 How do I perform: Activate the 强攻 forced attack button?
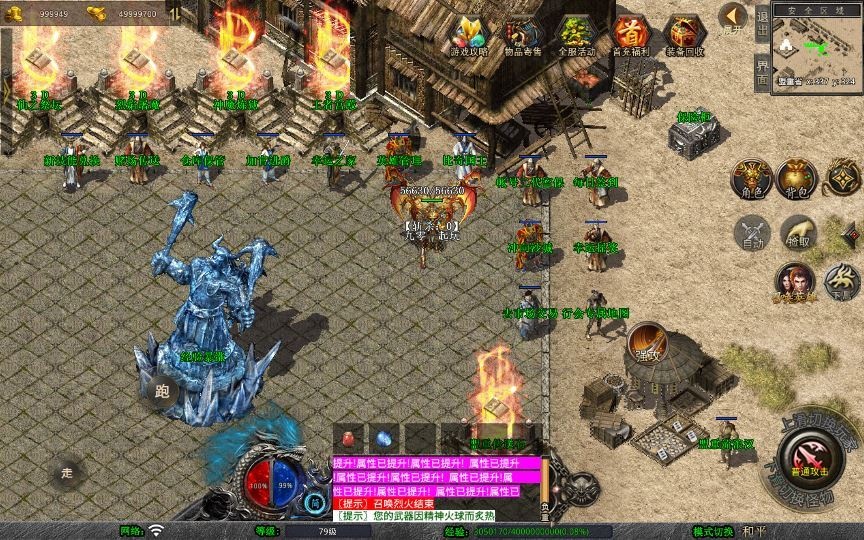pos(647,343)
